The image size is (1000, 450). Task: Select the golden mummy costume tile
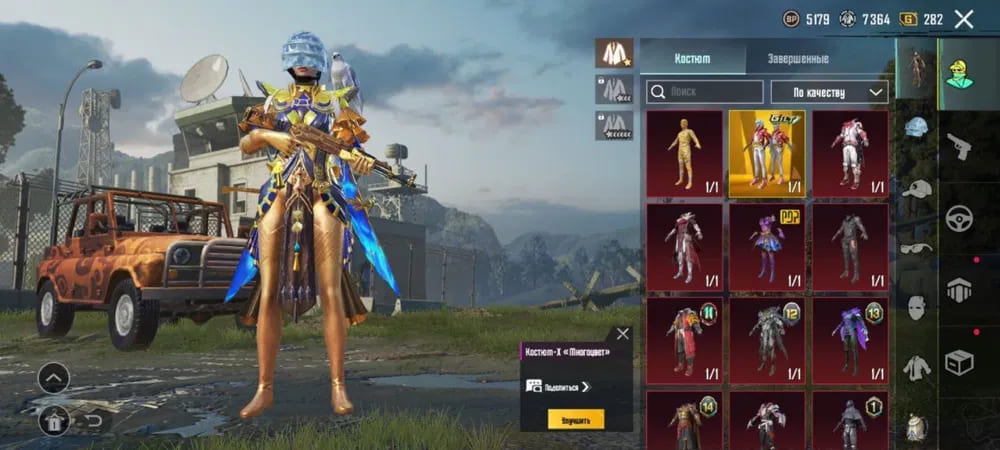point(684,153)
